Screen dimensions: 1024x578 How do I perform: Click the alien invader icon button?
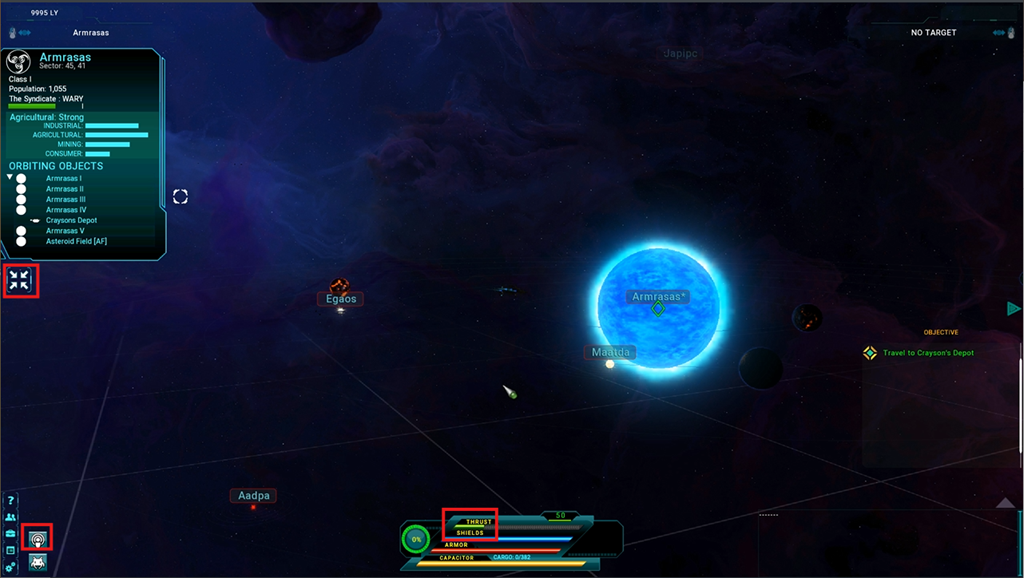pyautogui.click(x=38, y=563)
